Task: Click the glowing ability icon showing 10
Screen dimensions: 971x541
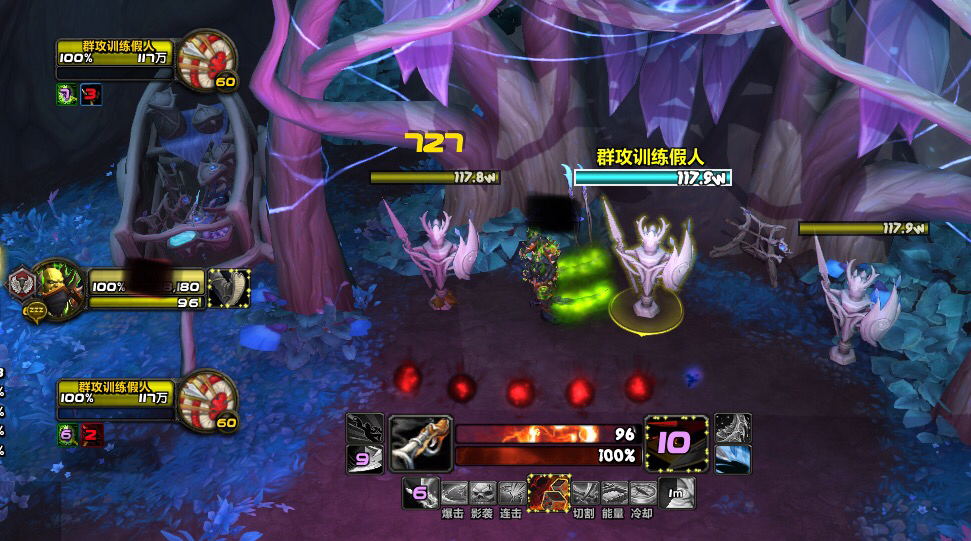Action: click(677, 443)
